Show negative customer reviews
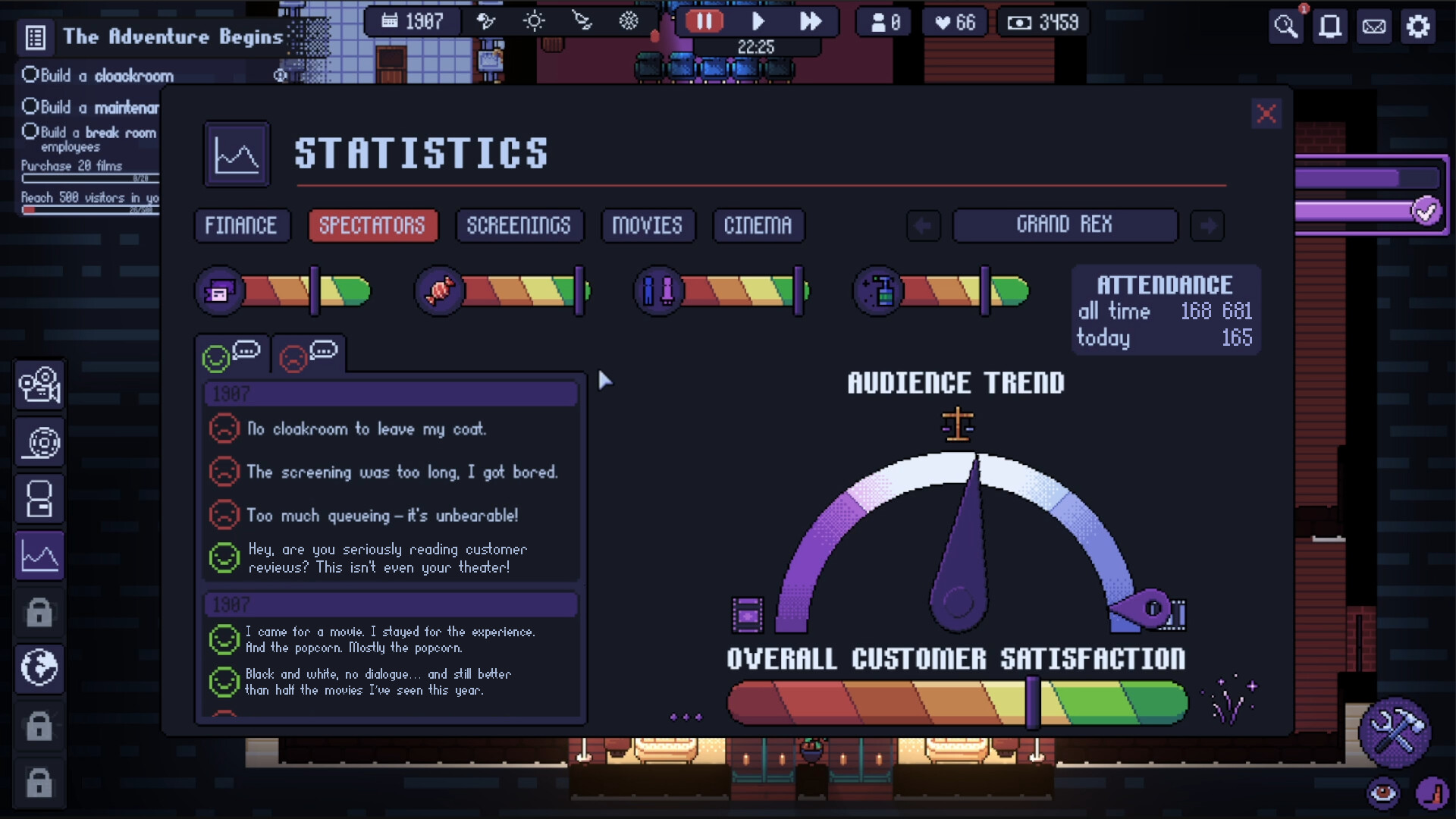This screenshot has width=1456, height=819. click(x=308, y=353)
